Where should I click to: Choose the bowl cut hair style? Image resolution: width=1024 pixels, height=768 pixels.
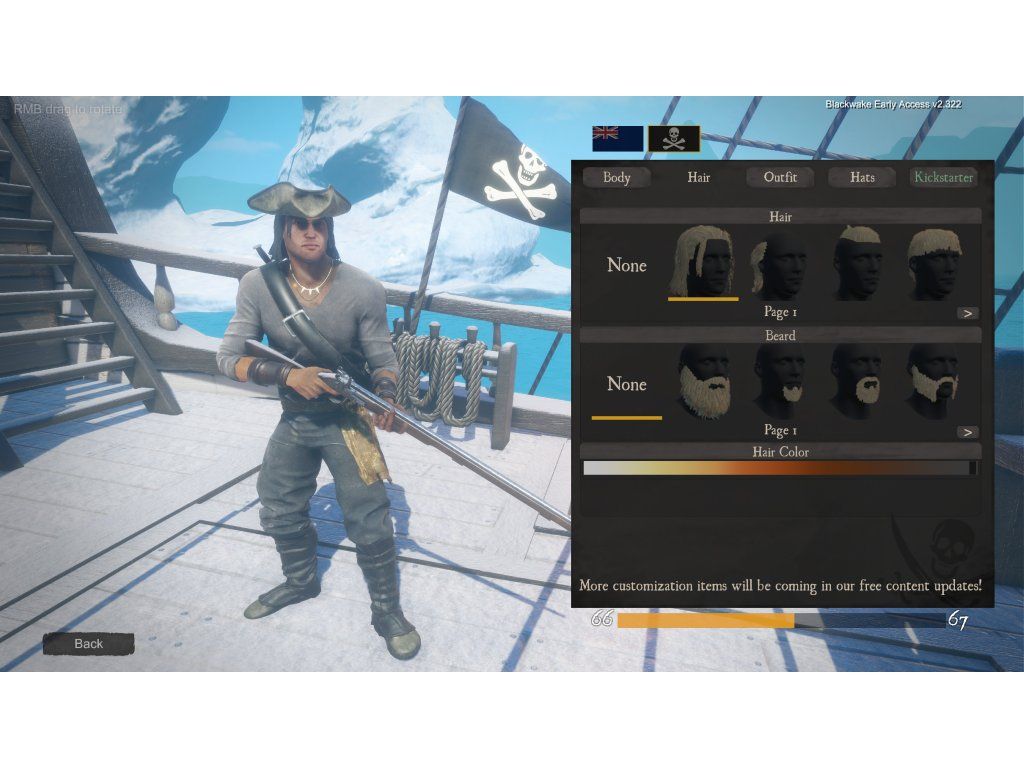(935, 263)
